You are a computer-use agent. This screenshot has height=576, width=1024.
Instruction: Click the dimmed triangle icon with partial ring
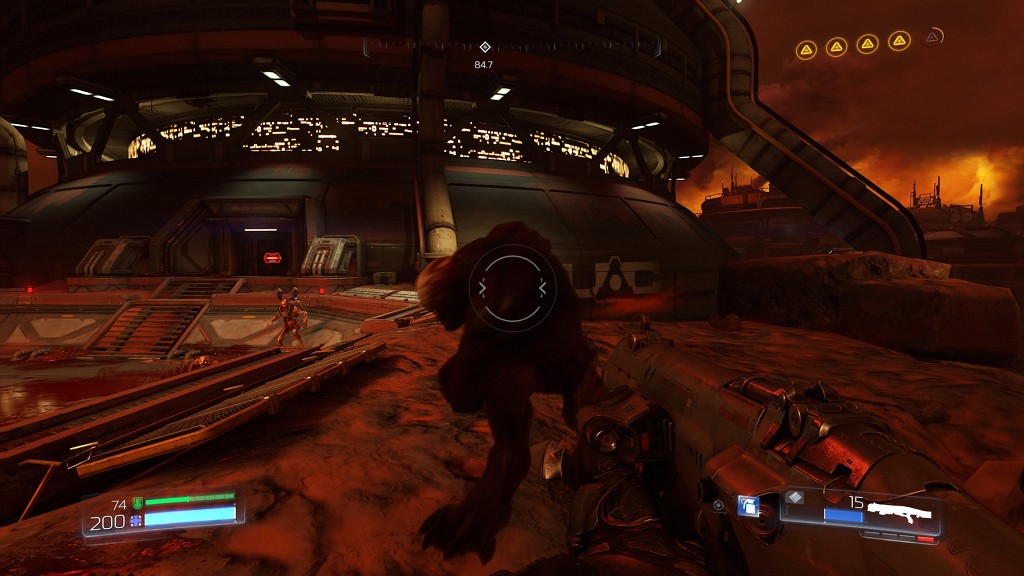pos(932,38)
